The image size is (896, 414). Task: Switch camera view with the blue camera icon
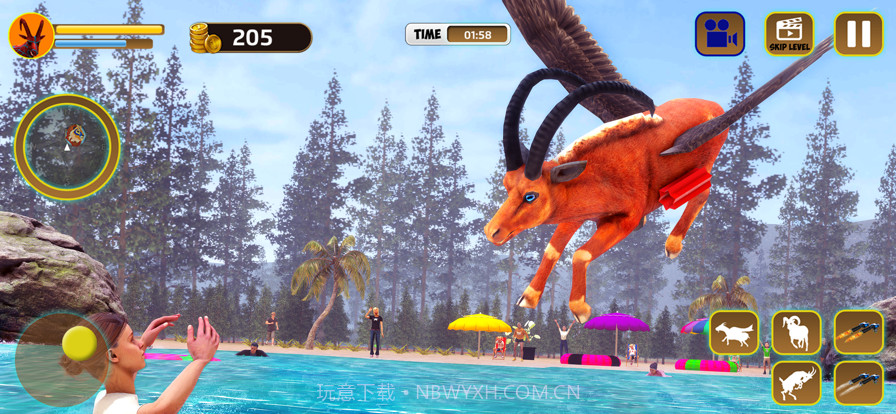tap(720, 34)
